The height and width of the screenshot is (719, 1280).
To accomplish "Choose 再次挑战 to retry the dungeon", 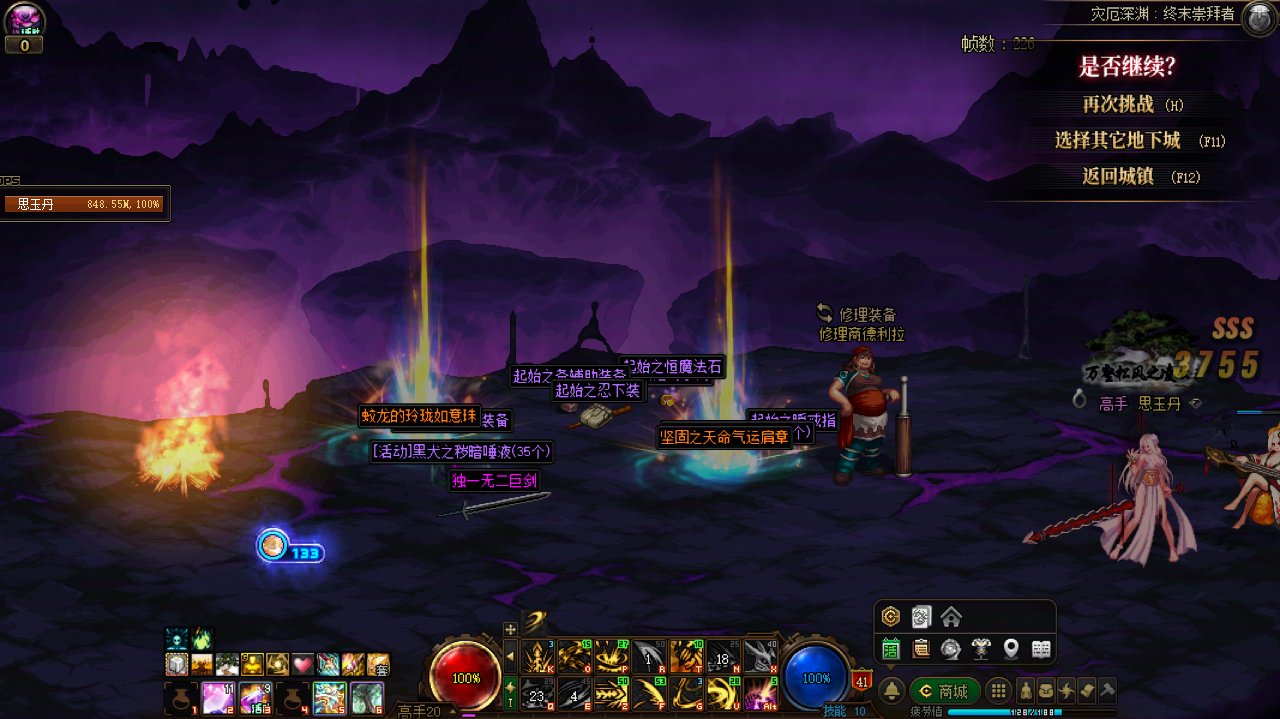I will pos(1119,104).
